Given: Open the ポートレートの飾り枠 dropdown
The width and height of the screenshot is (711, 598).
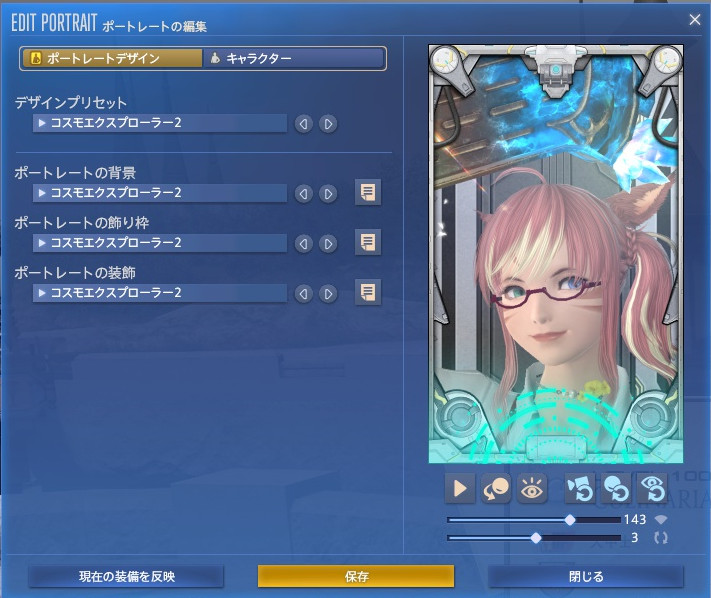Looking at the screenshot, I should pyautogui.click(x=160, y=243).
